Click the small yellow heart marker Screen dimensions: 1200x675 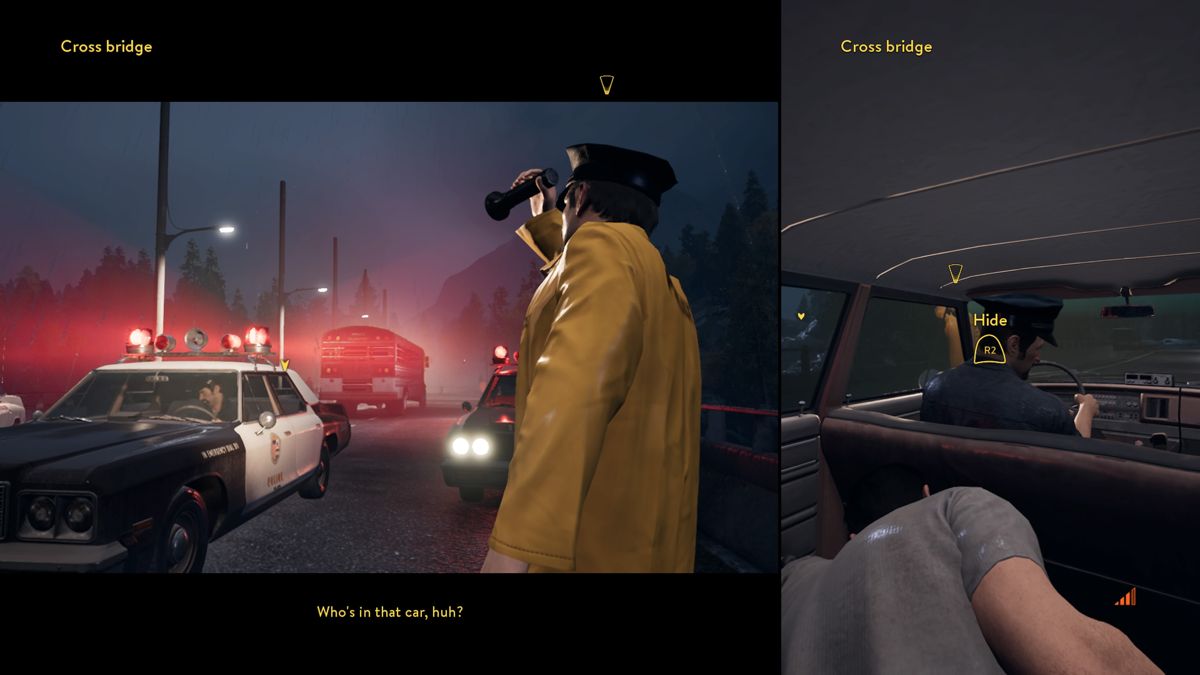[802, 315]
